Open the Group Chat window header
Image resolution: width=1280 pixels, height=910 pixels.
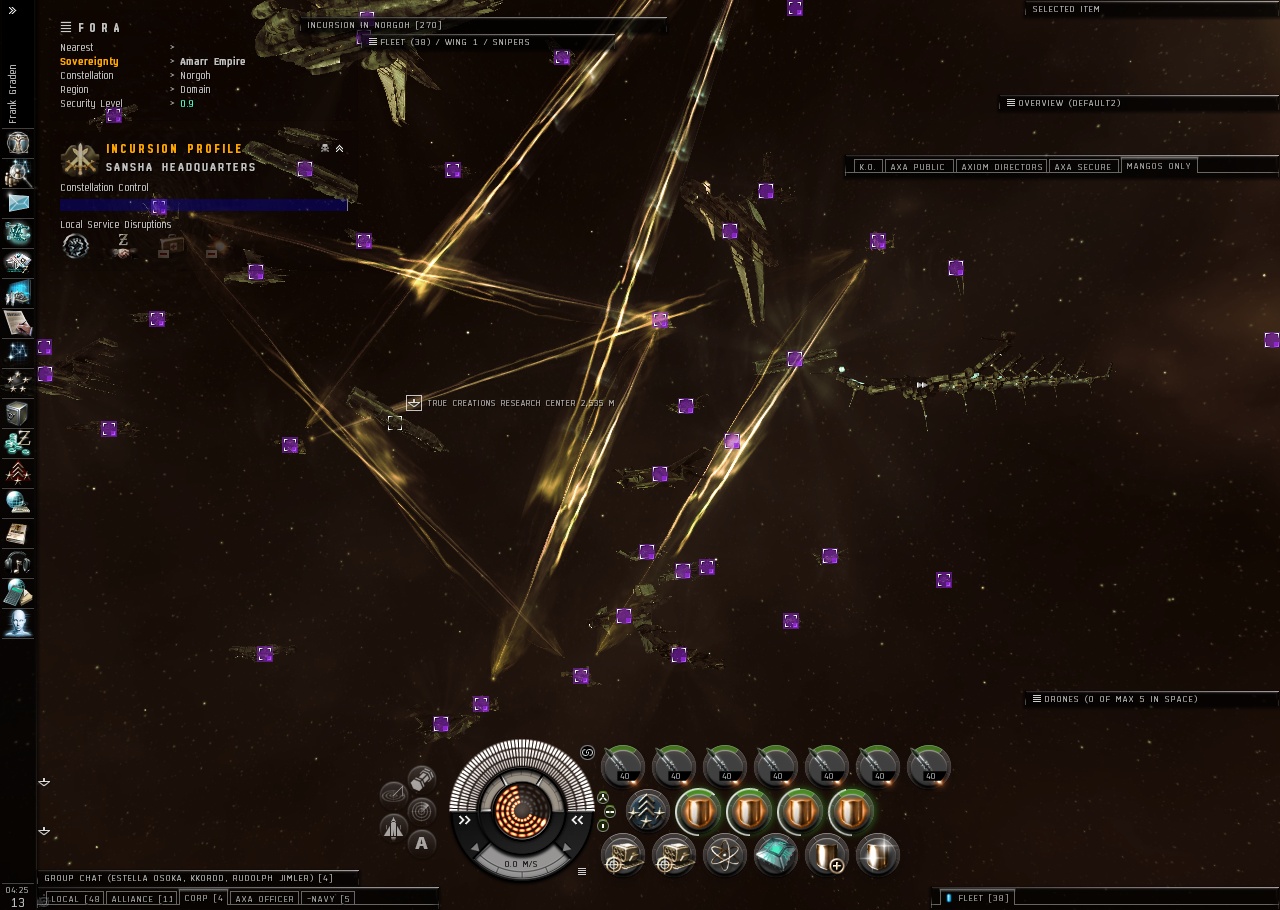[x=188, y=878]
